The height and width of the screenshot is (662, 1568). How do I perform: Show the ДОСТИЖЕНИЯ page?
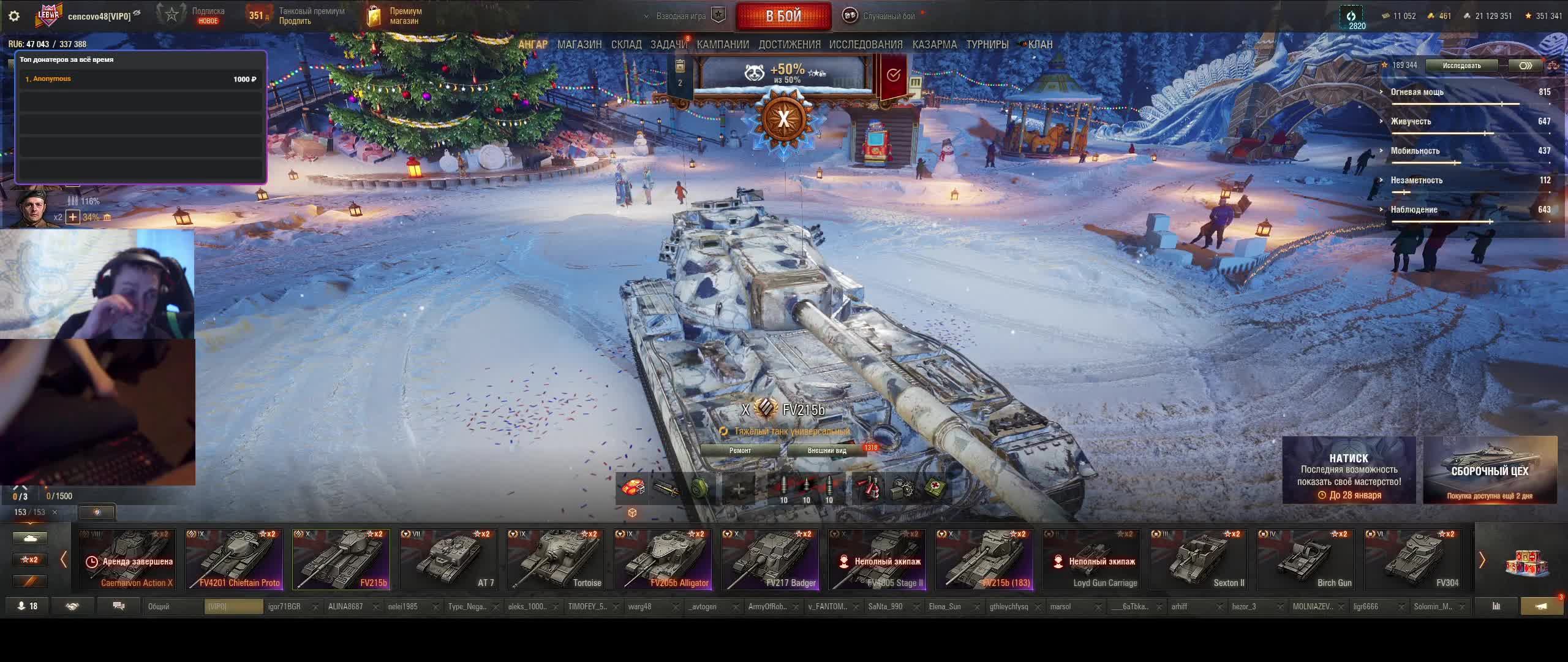click(x=790, y=45)
